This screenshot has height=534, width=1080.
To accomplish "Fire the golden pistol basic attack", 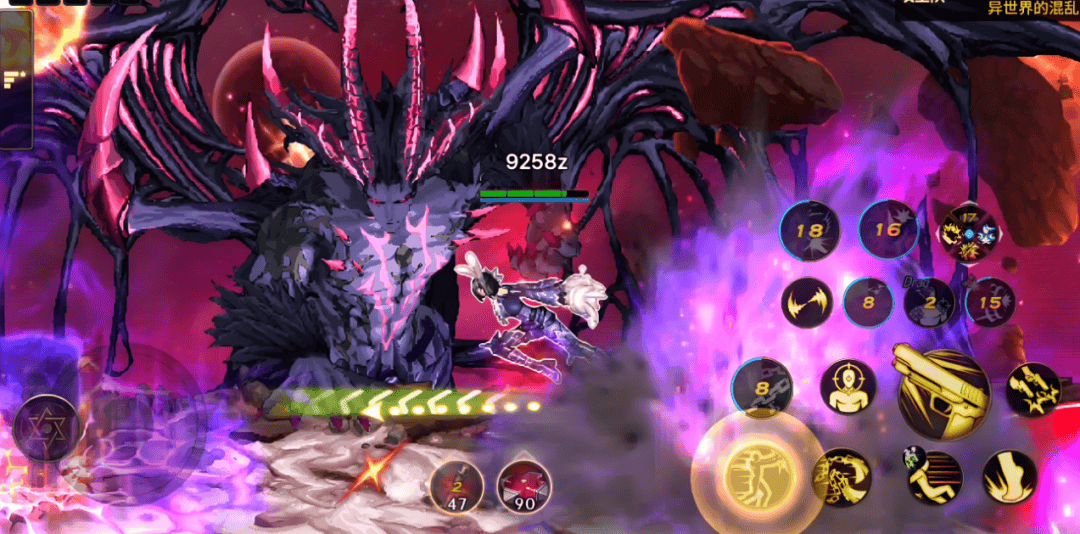I will [x=942, y=392].
